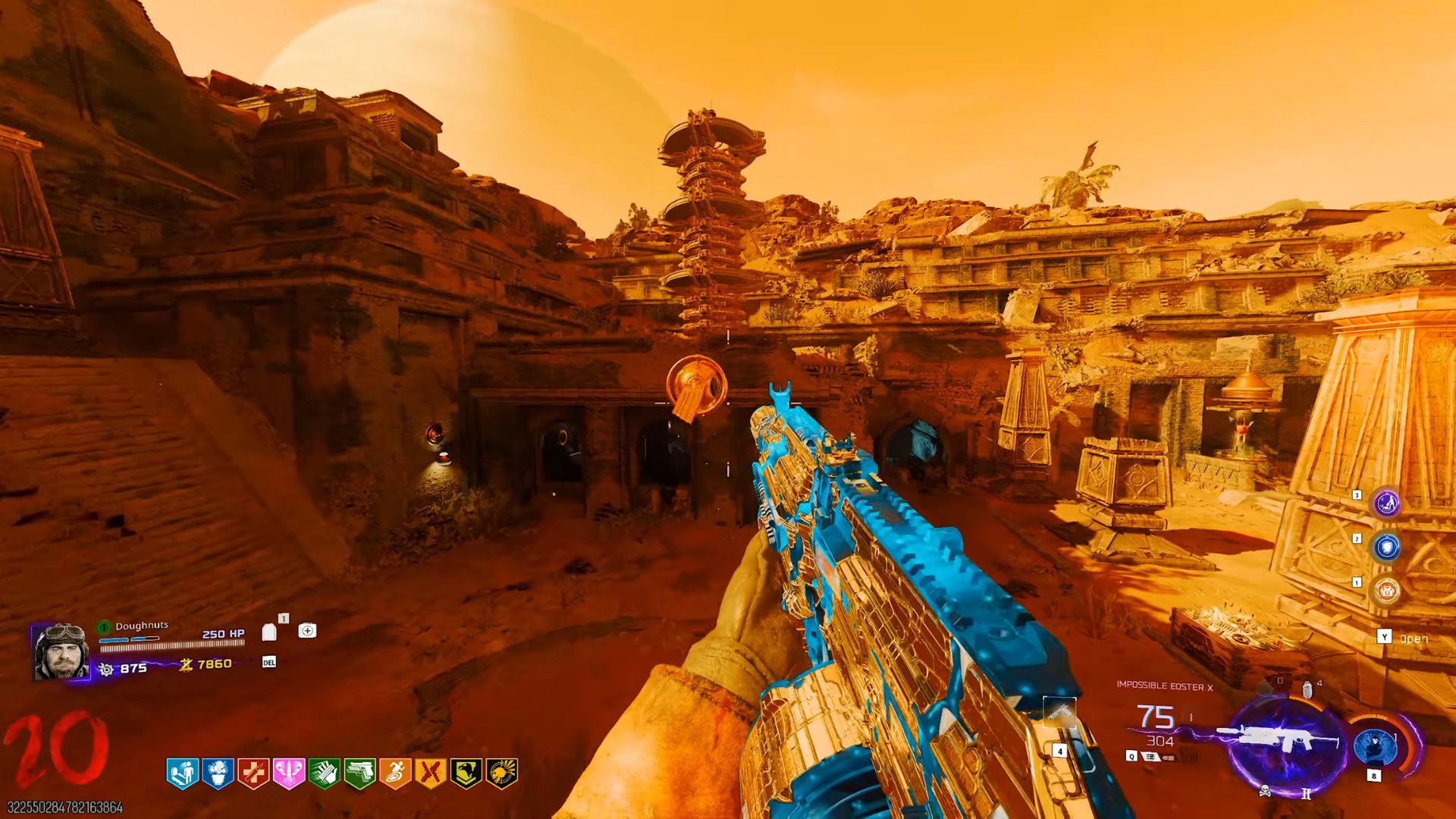The width and height of the screenshot is (1456, 819).
Task: Expand support slot 2 blue shield ability
Action: tap(1388, 546)
